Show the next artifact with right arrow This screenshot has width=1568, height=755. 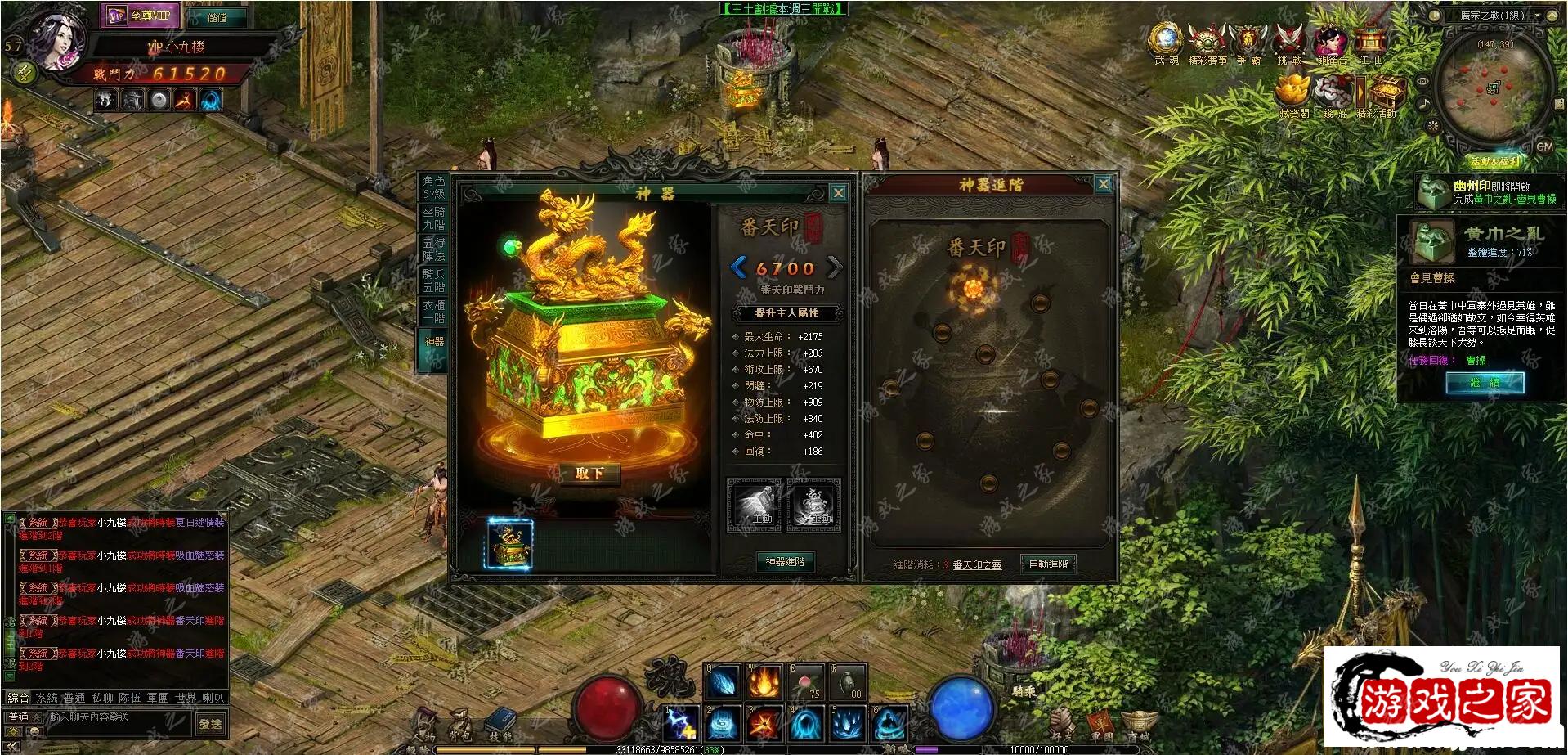[834, 267]
